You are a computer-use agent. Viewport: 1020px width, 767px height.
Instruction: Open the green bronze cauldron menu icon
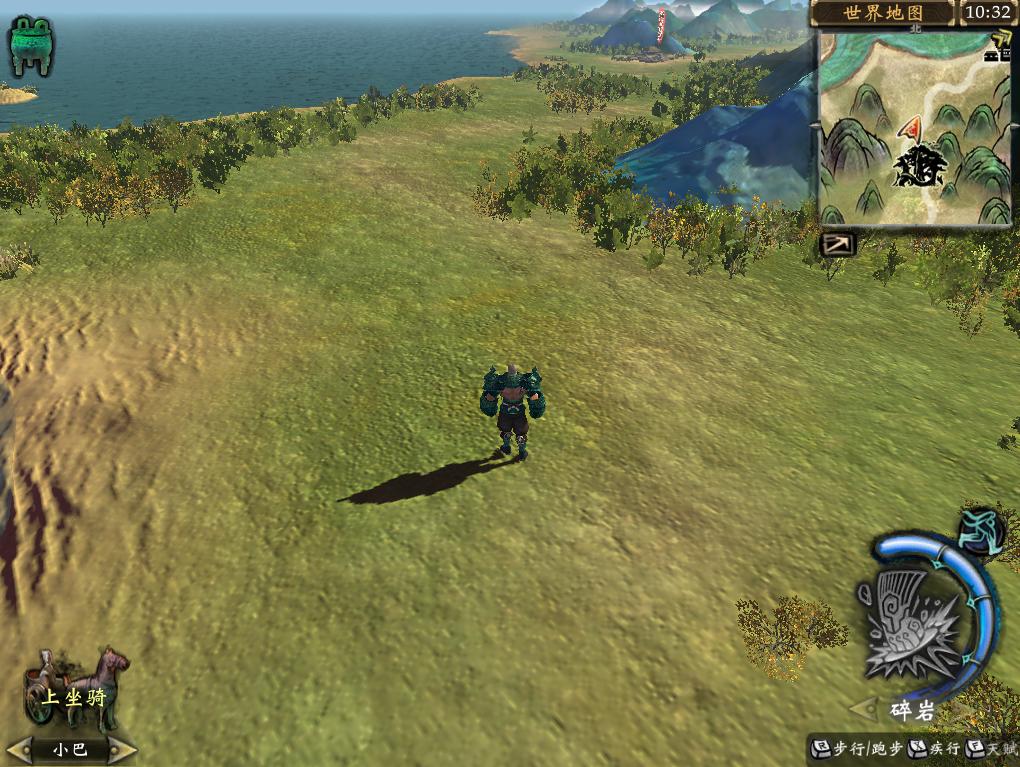click(x=31, y=45)
